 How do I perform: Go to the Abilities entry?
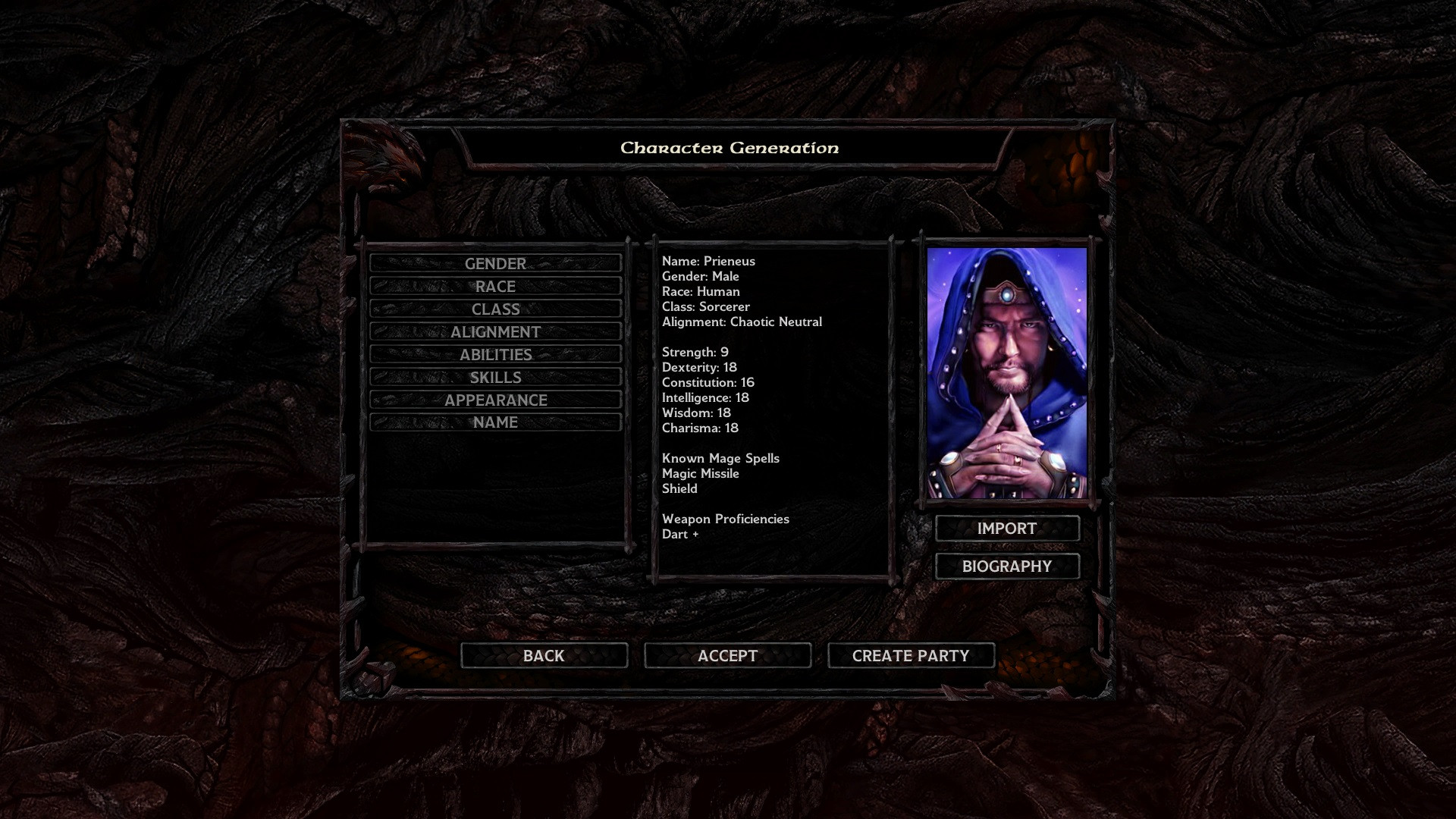coord(495,354)
